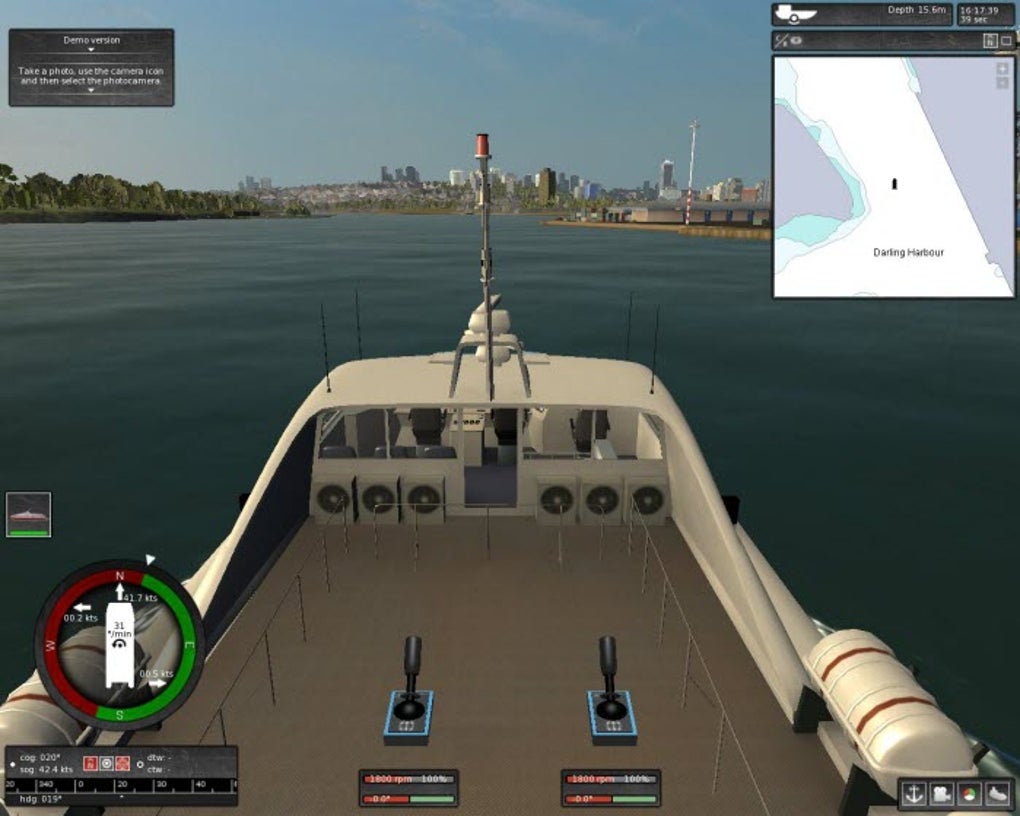Click the anchor icon in the bottom toolbar
The width and height of the screenshot is (1020, 816).
914,794
